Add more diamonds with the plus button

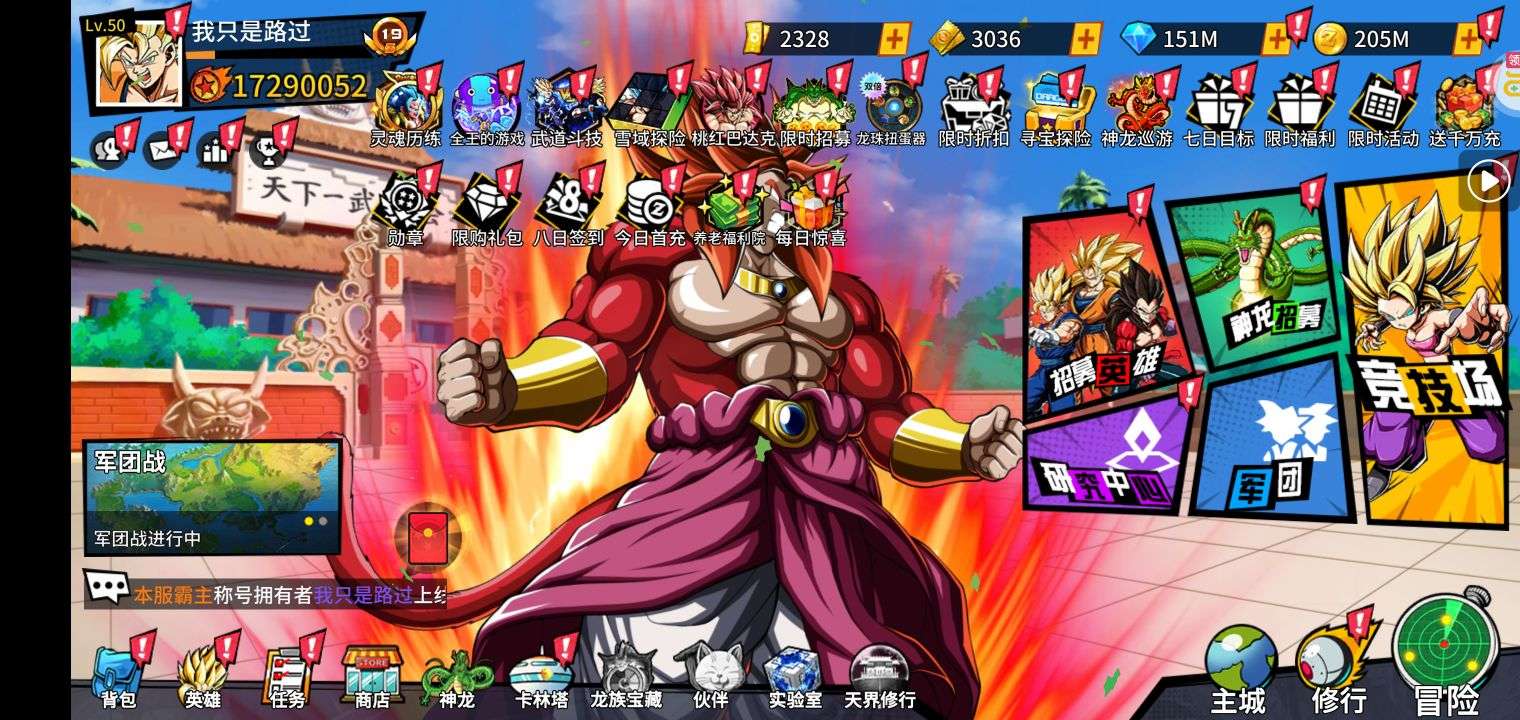1277,39
